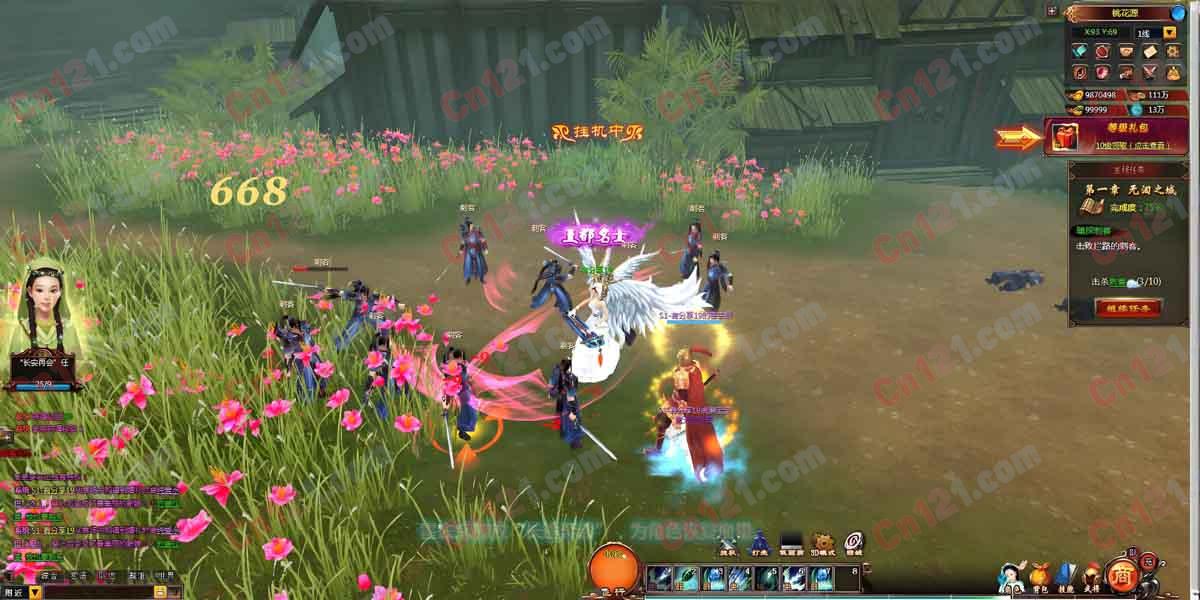Activate the skill in hotbar slot 1
Screen dimensions: 1200x600
tap(659, 577)
